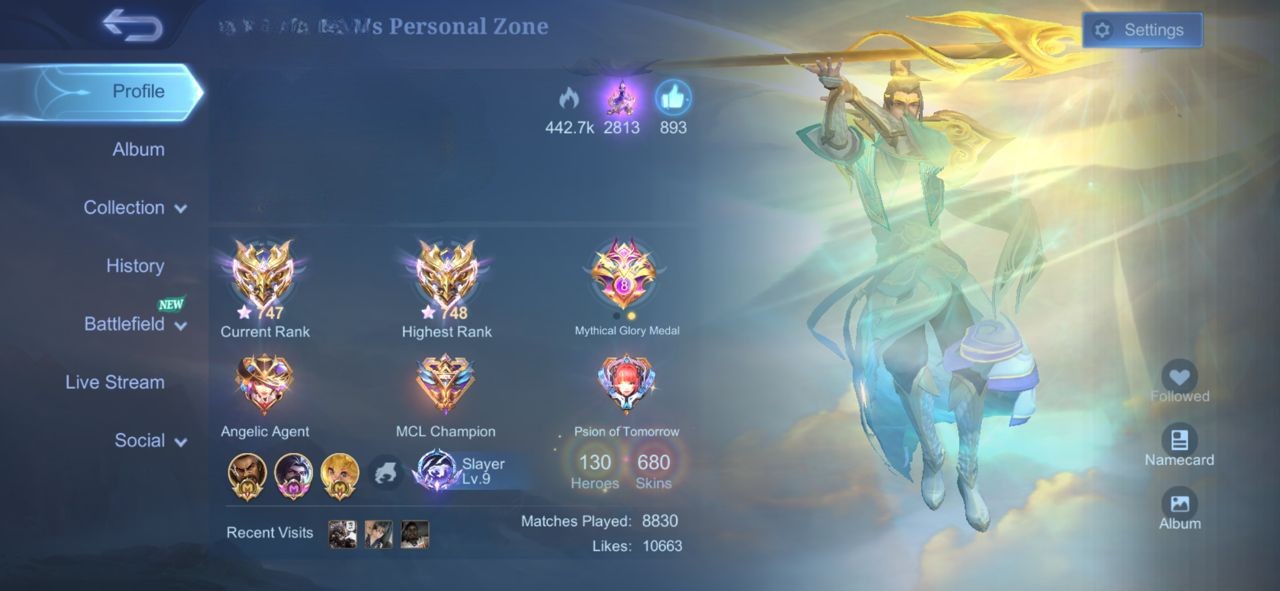
Task: Open the Mythical Glory Medal
Action: 624,275
